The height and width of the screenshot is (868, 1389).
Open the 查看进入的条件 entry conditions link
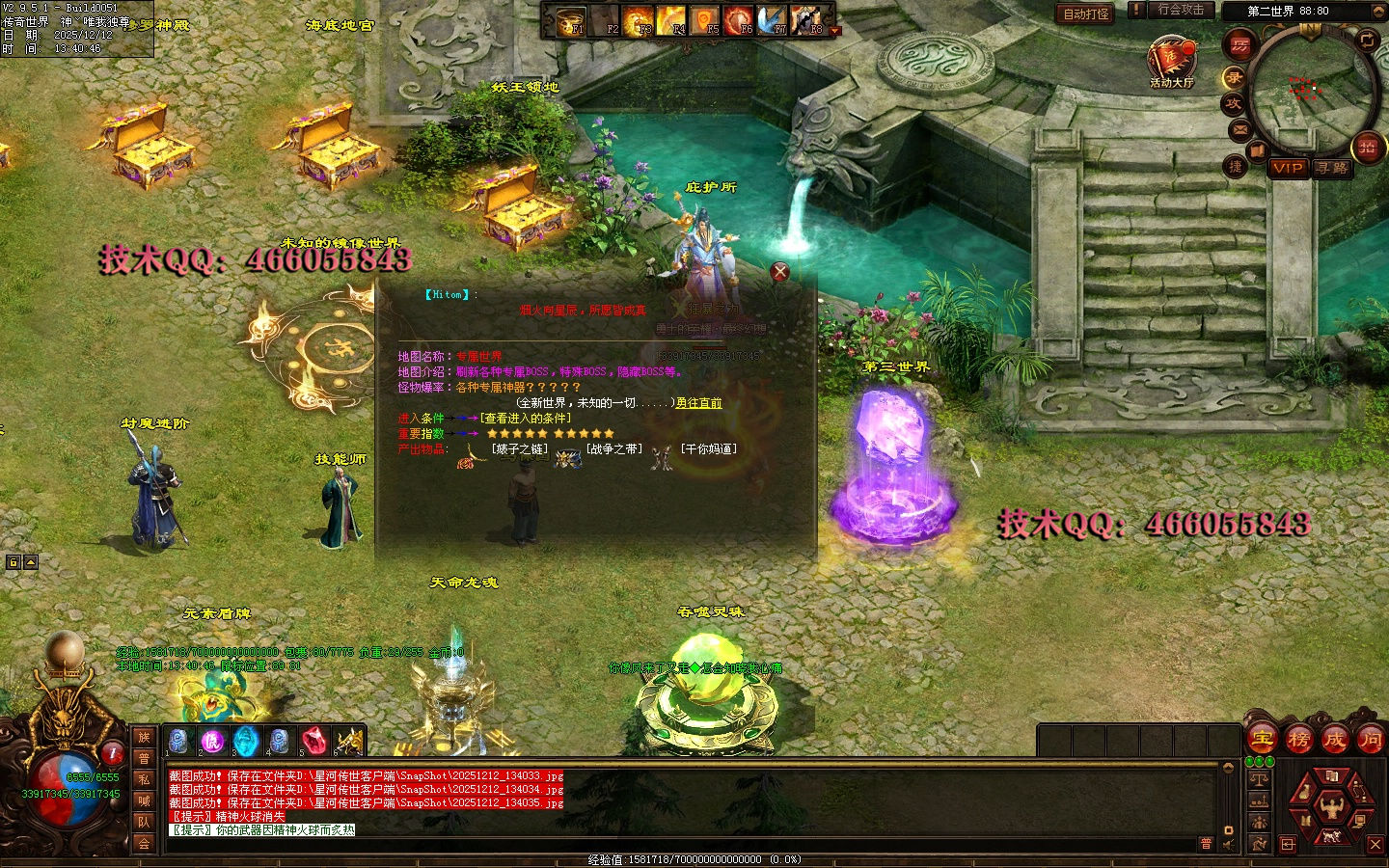(526, 419)
